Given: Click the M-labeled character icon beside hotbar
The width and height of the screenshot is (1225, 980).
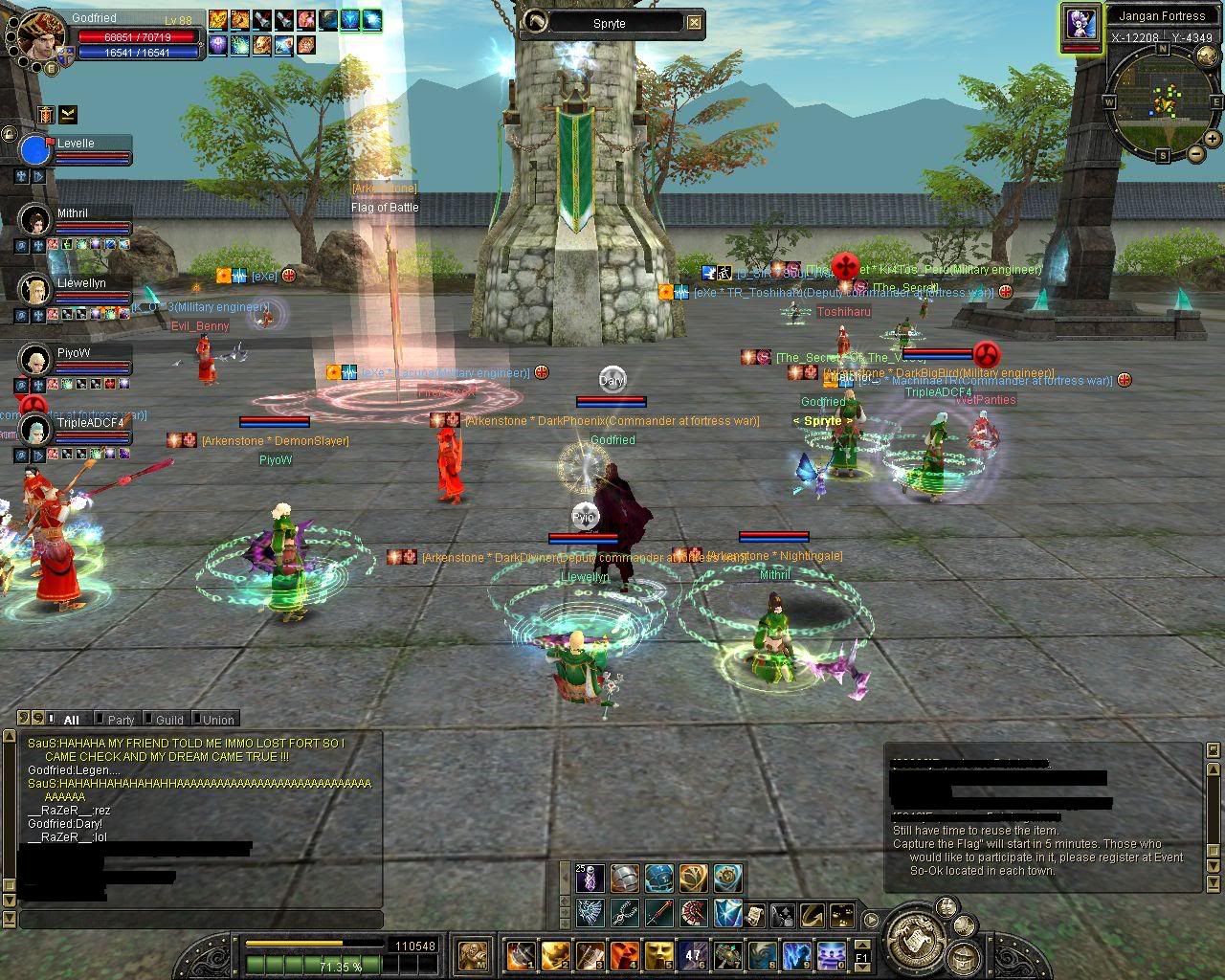Looking at the screenshot, I should click(474, 954).
